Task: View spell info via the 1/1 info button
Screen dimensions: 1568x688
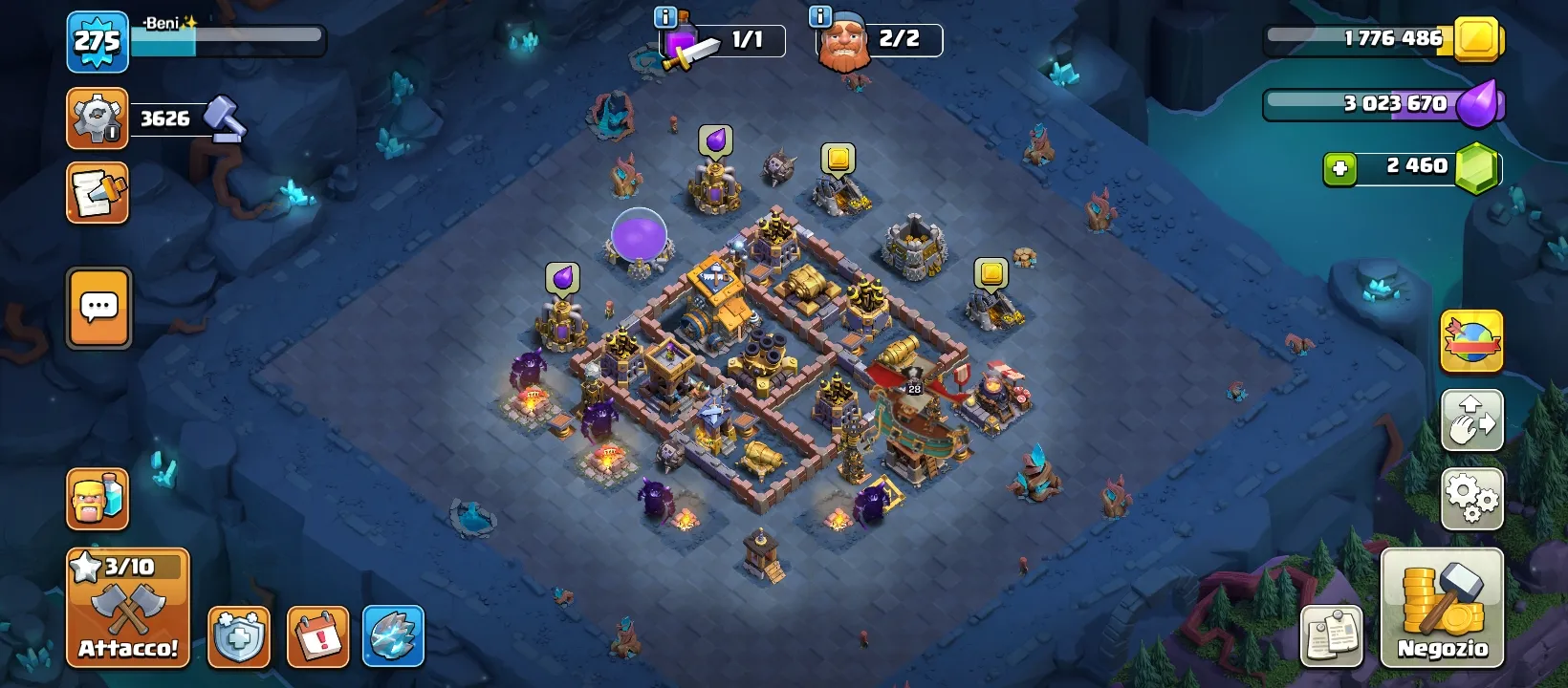Action: pyautogui.click(x=666, y=15)
